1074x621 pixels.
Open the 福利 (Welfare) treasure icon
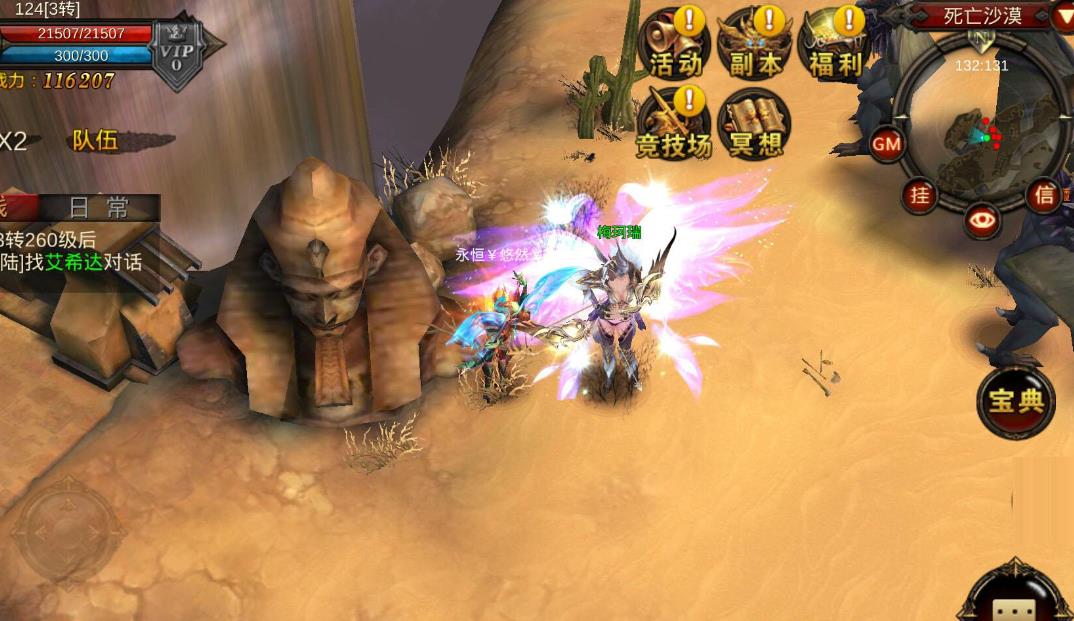click(835, 45)
